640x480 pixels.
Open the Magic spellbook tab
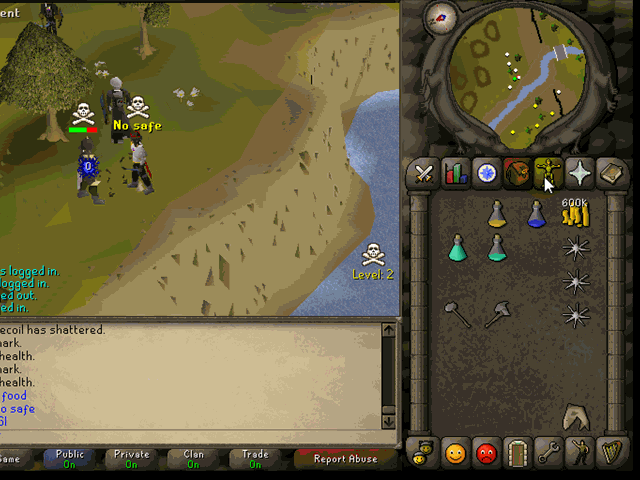(610, 174)
